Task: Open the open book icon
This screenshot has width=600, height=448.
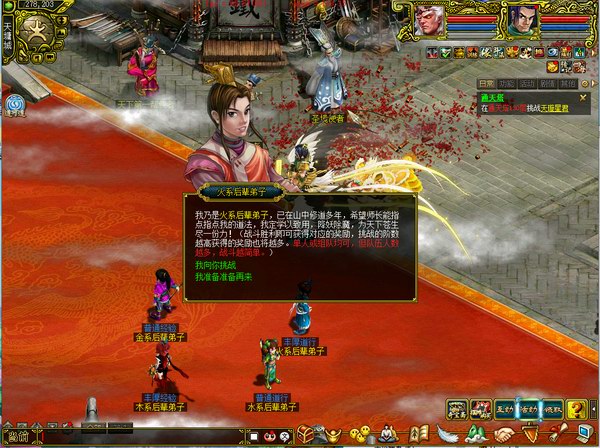Action: [420, 435]
